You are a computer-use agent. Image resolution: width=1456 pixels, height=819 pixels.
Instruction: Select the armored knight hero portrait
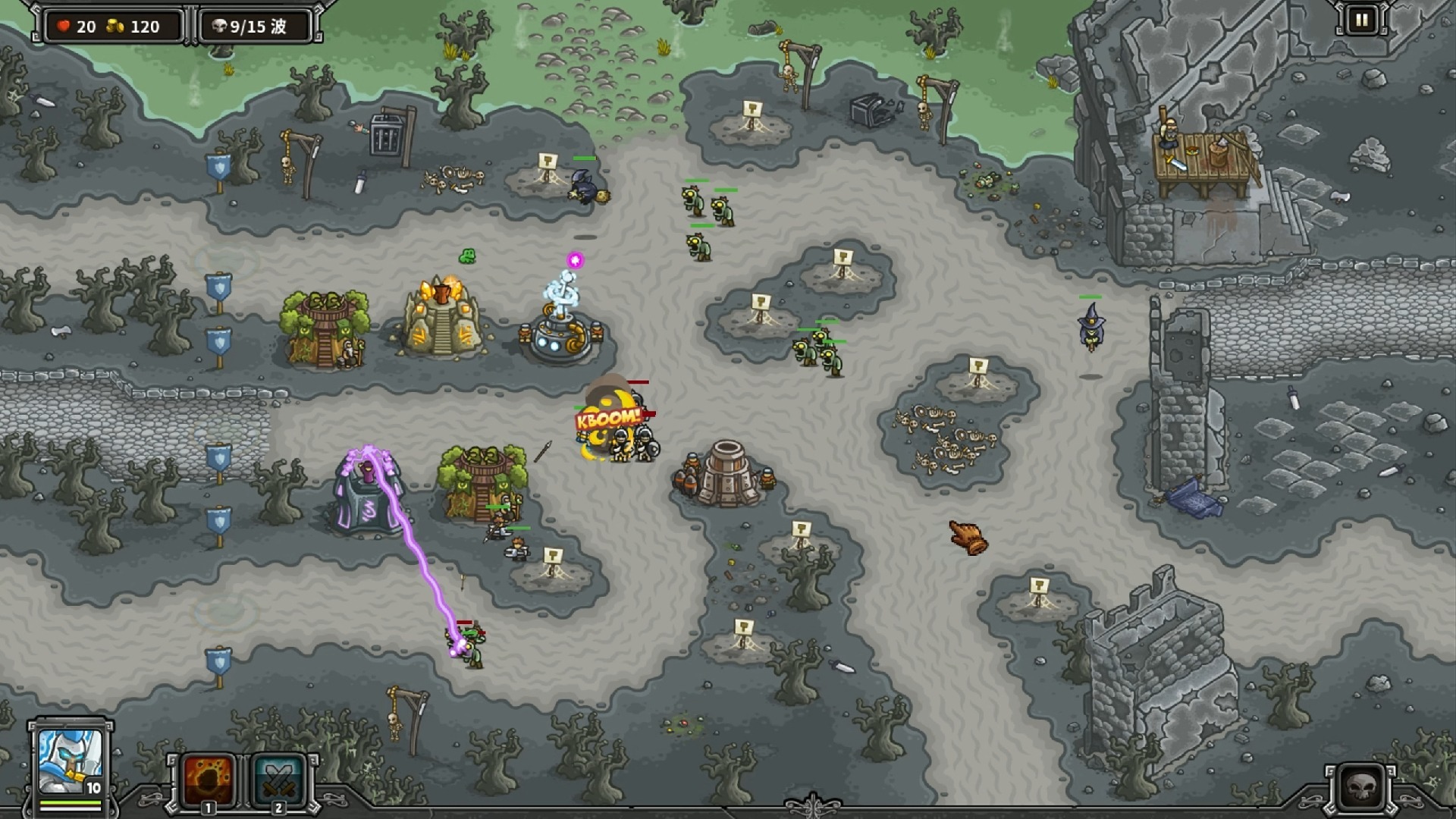click(70, 761)
